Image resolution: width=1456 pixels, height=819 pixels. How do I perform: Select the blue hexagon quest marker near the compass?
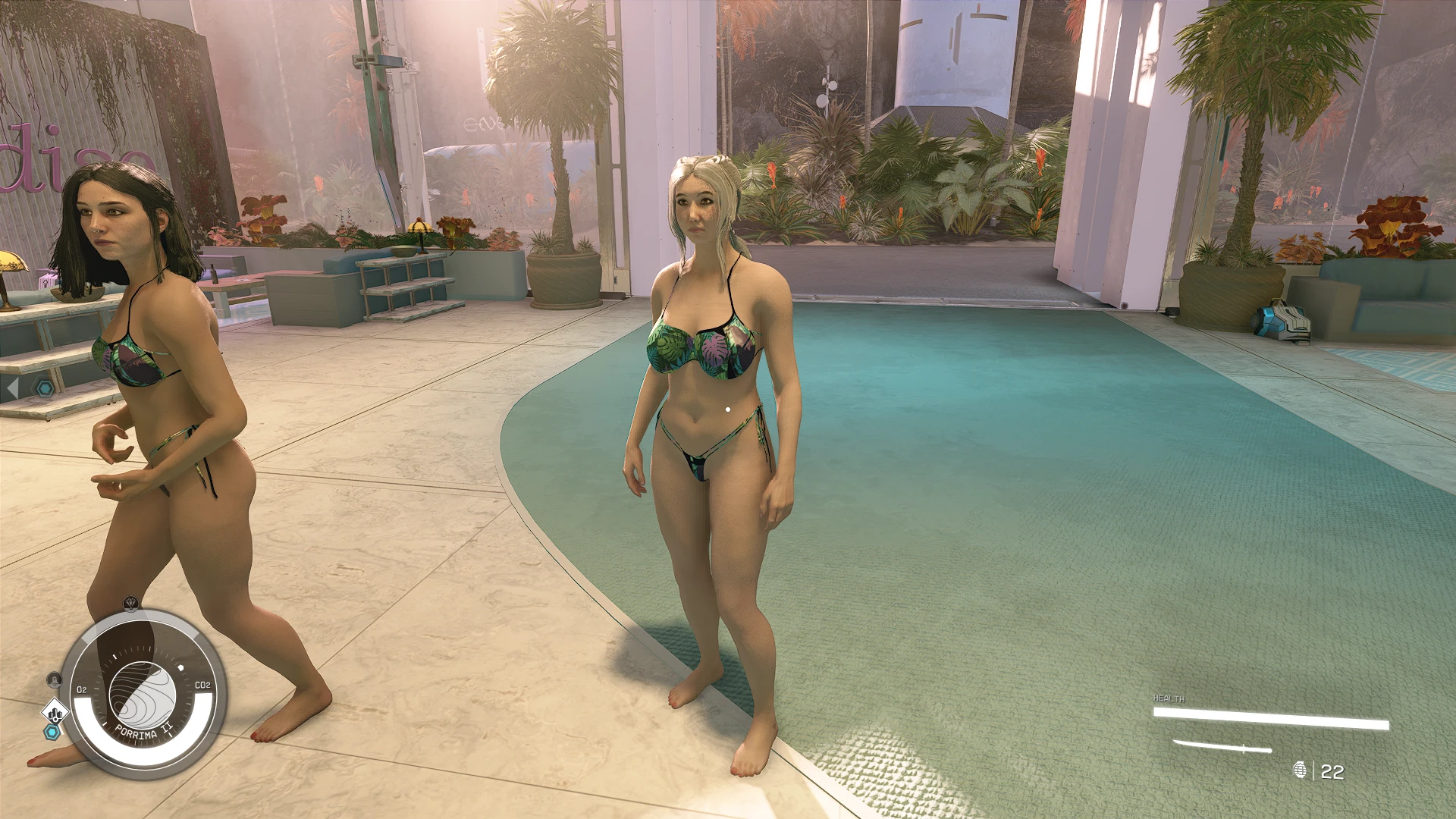pyautogui.click(x=52, y=731)
